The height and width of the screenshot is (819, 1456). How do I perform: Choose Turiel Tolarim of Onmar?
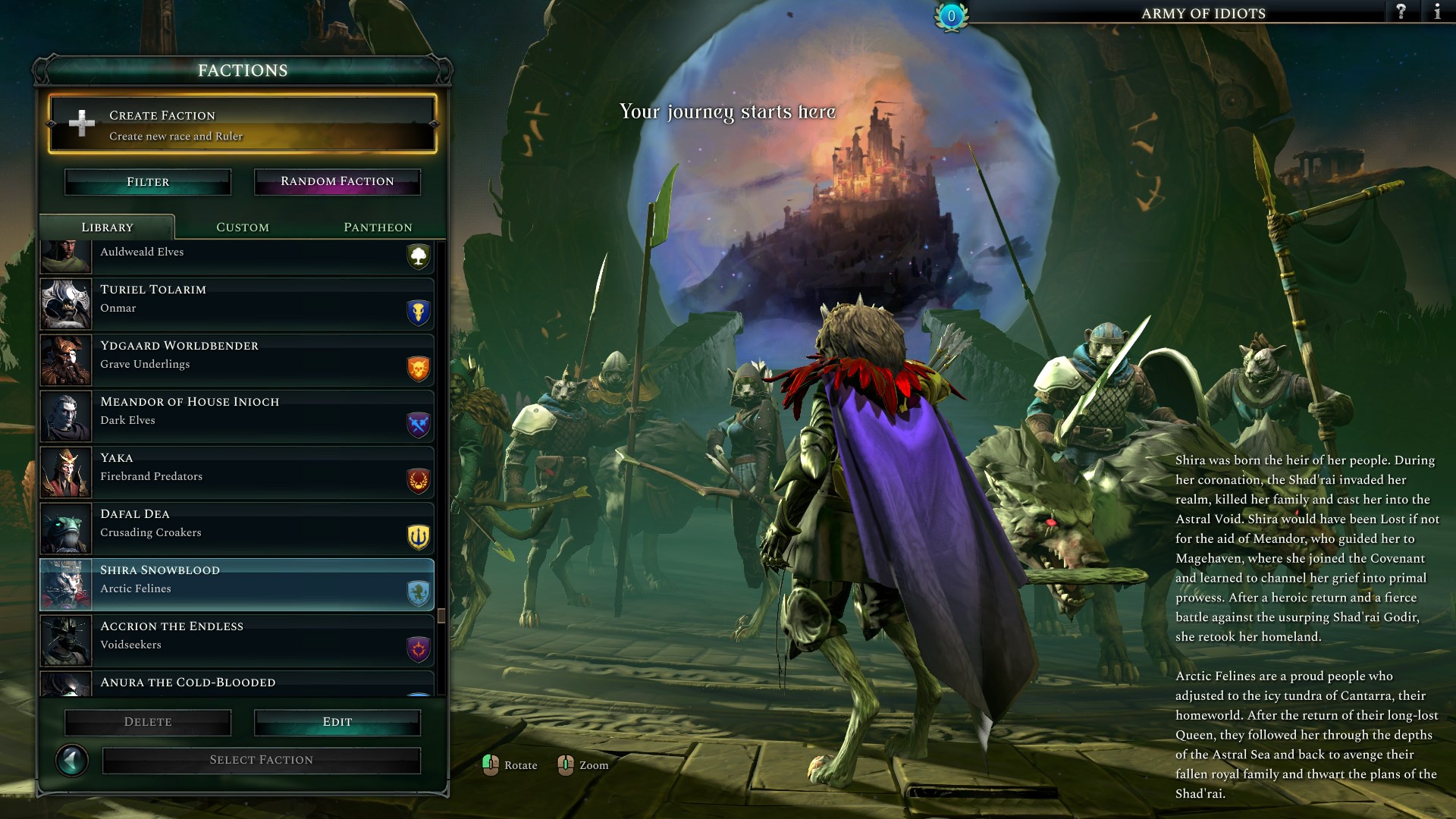[237, 304]
